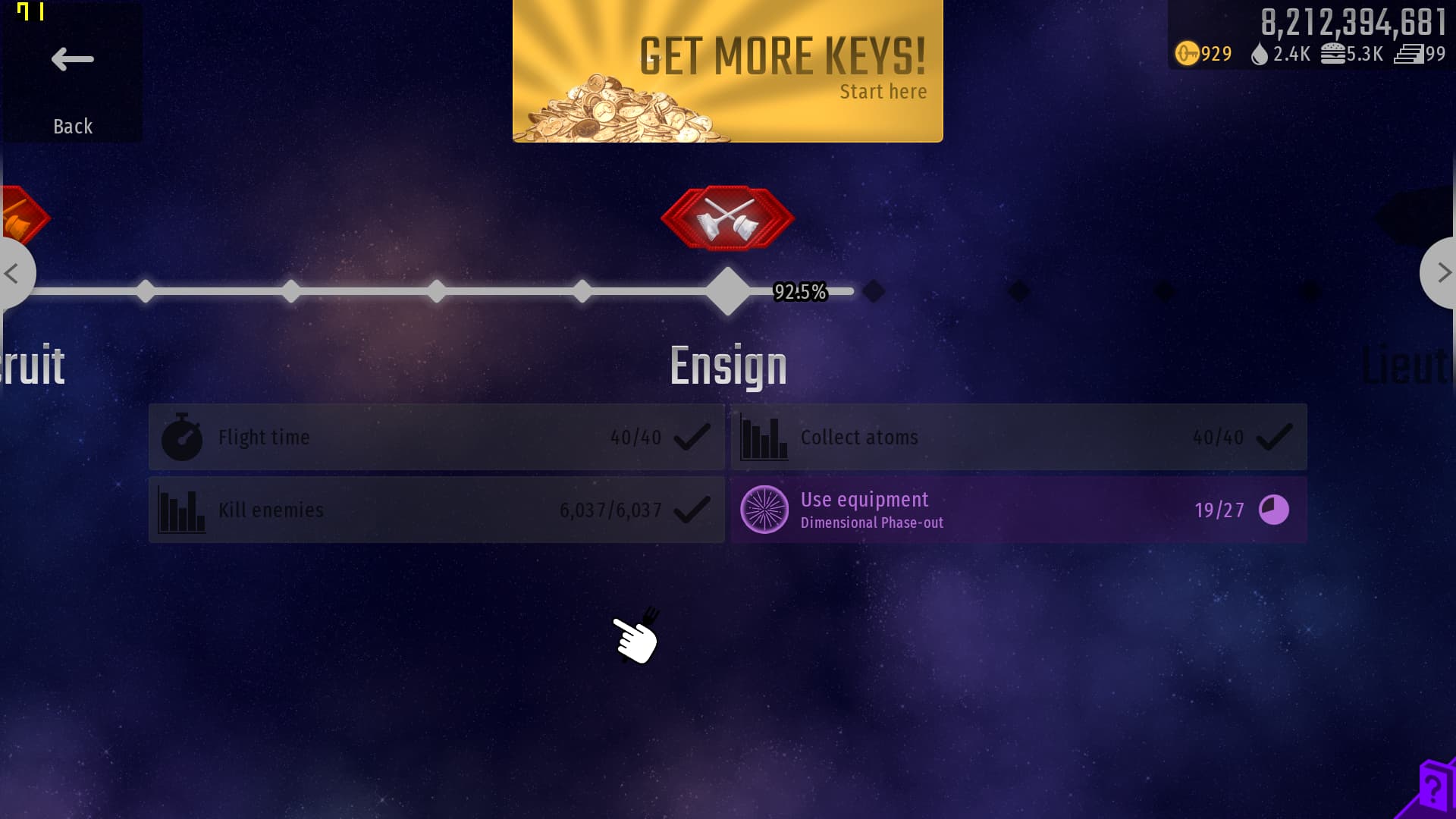Select the partially visible Recruit rank medal
1456x819 pixels.
[x=21, y=217]
